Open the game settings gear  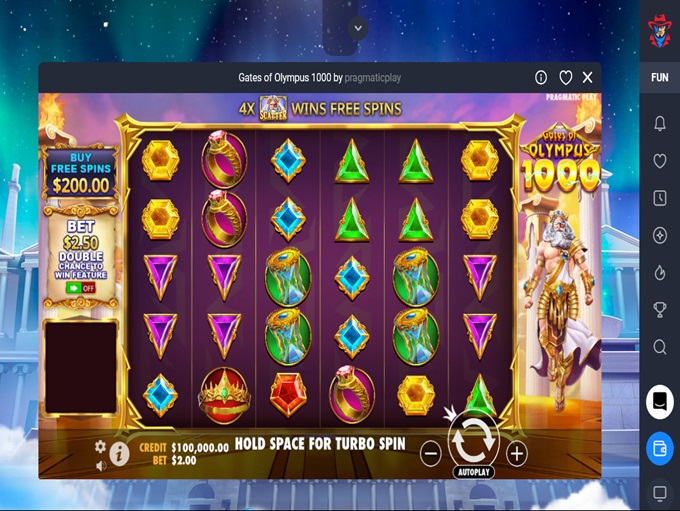pyautogui.click(x=100, y=446)
